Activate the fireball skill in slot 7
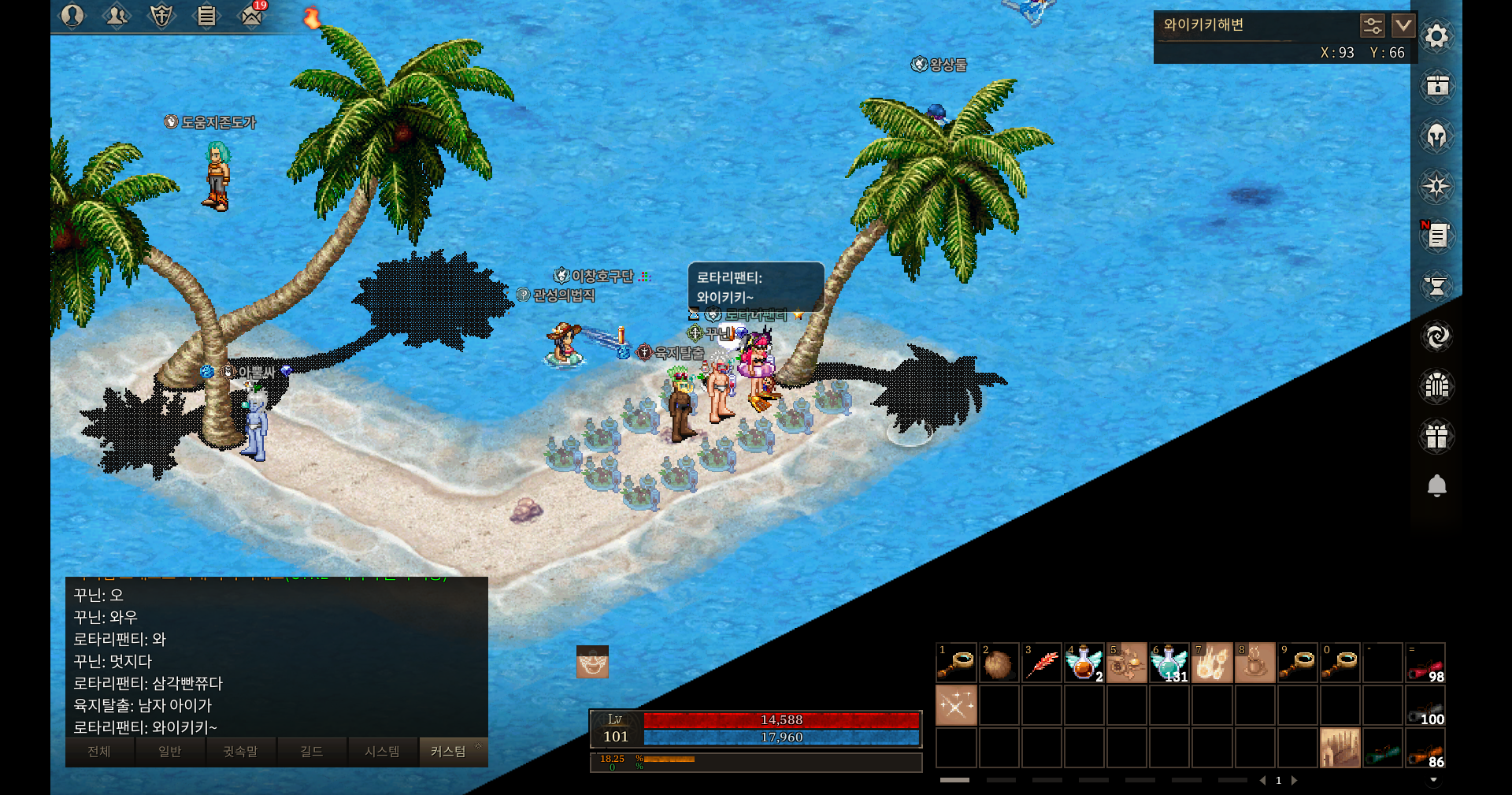The height and width of the screenshot is (795, 1512). click(x=1211, y=663)
